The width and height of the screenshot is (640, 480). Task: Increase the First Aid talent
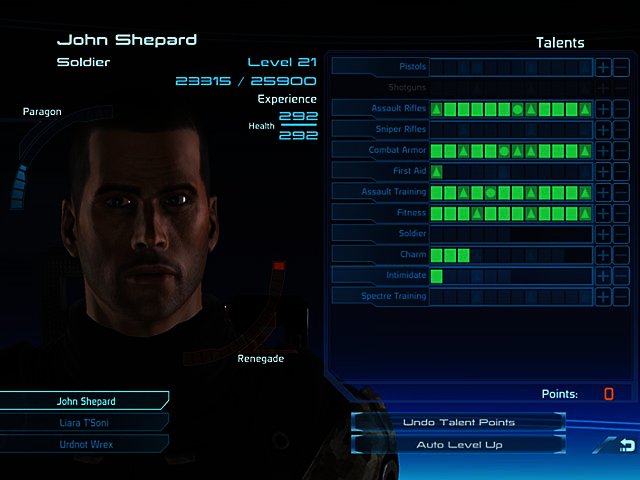tap(603, 172)
